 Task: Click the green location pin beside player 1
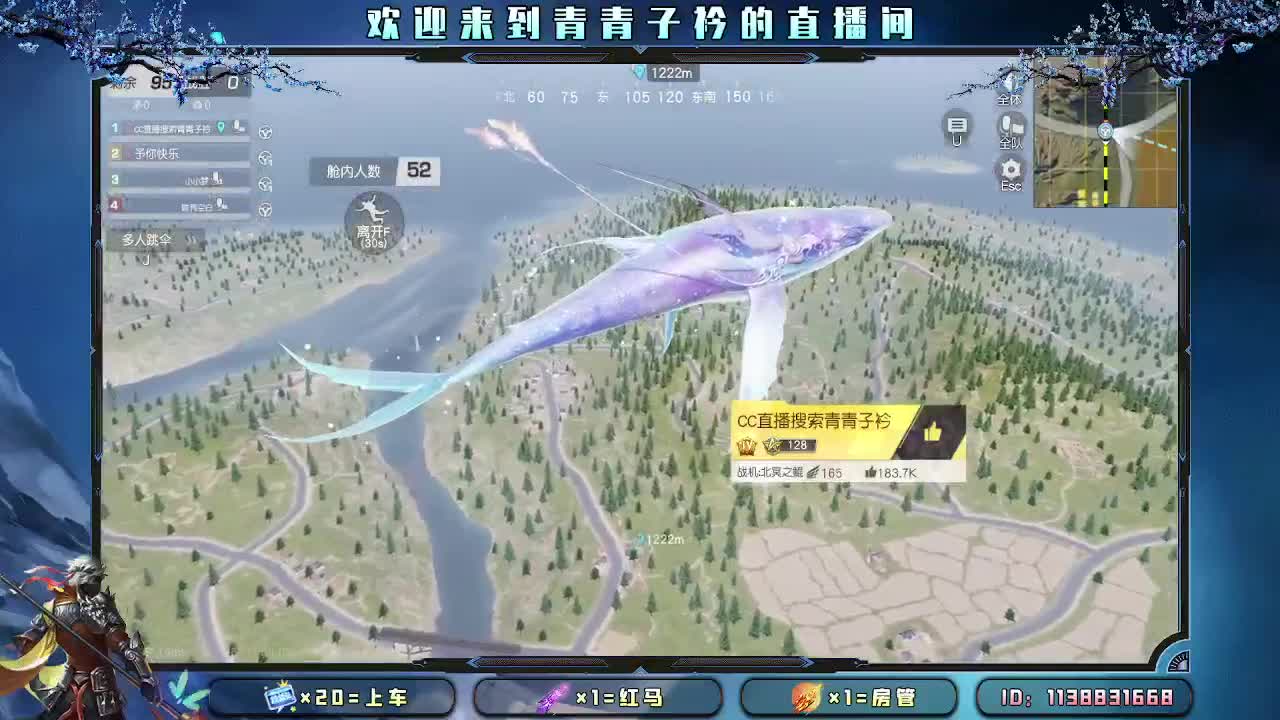[x=219, y=127]
